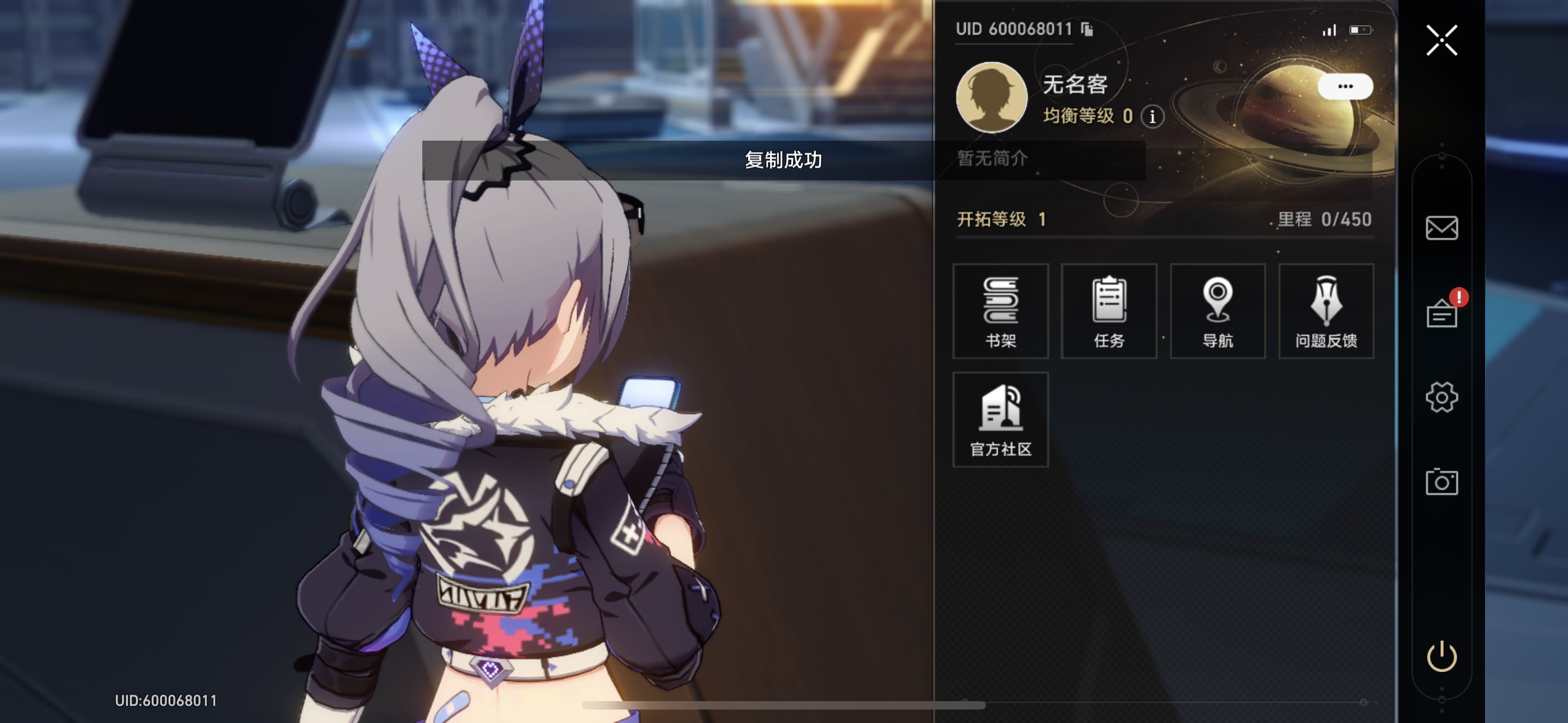Image resolution: width=1568 pixels, height=723 pixels.
Task: Open the 书架 bookshelf panel
Action: 1000,311
